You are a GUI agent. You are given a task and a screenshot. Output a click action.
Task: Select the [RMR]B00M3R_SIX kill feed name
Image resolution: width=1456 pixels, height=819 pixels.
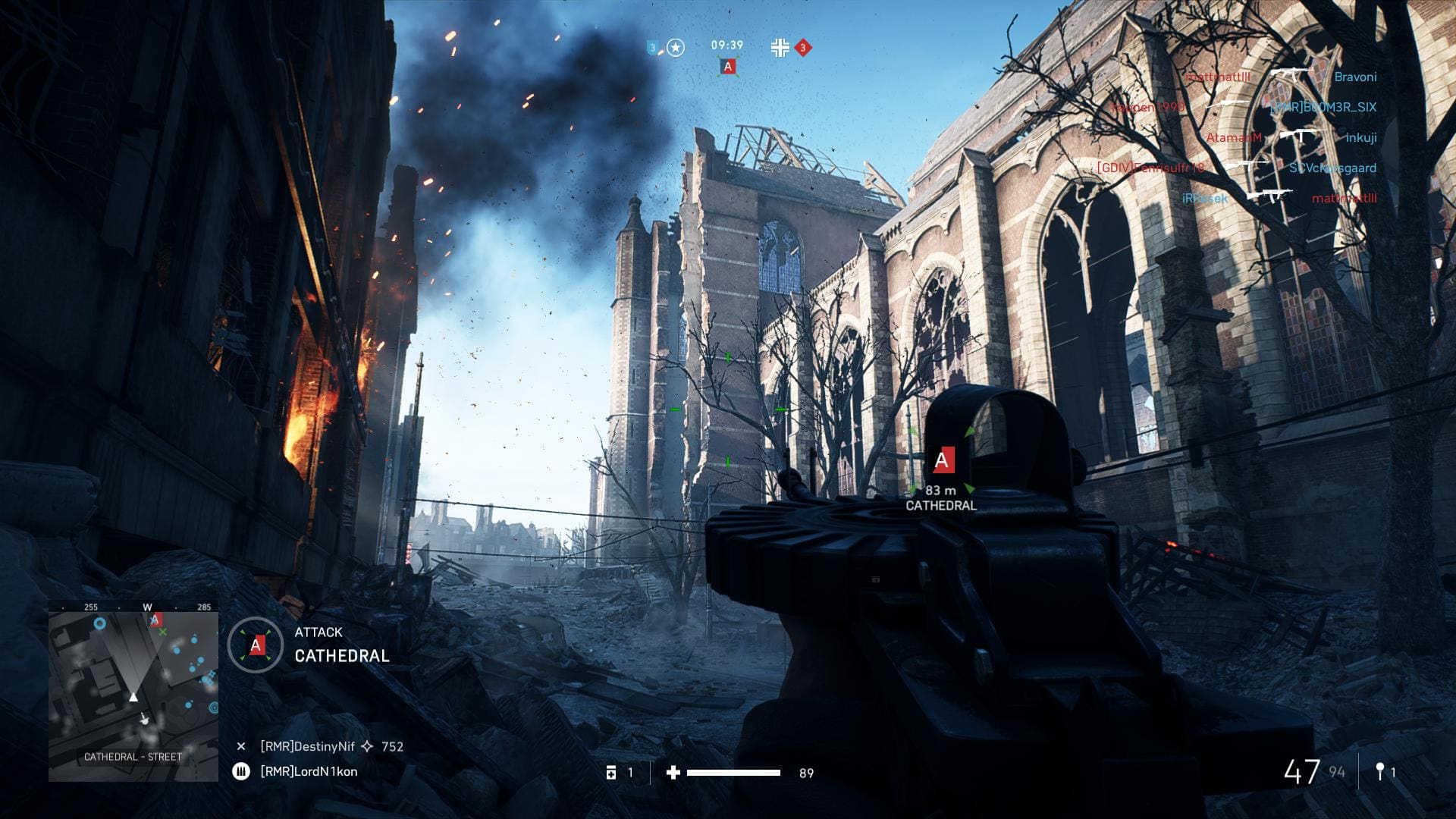click(1323, 107)
